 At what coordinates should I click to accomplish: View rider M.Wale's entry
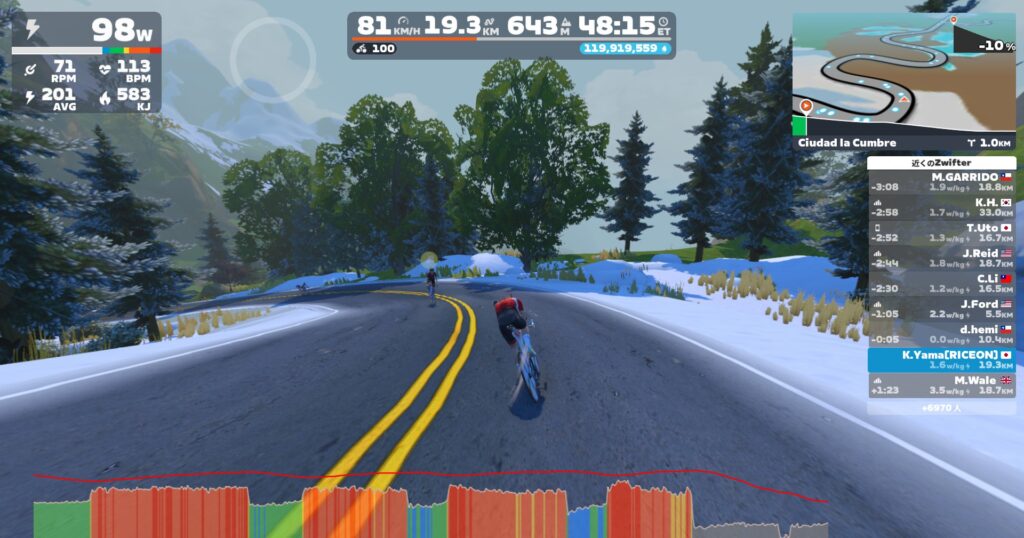[x=941, y=386]
